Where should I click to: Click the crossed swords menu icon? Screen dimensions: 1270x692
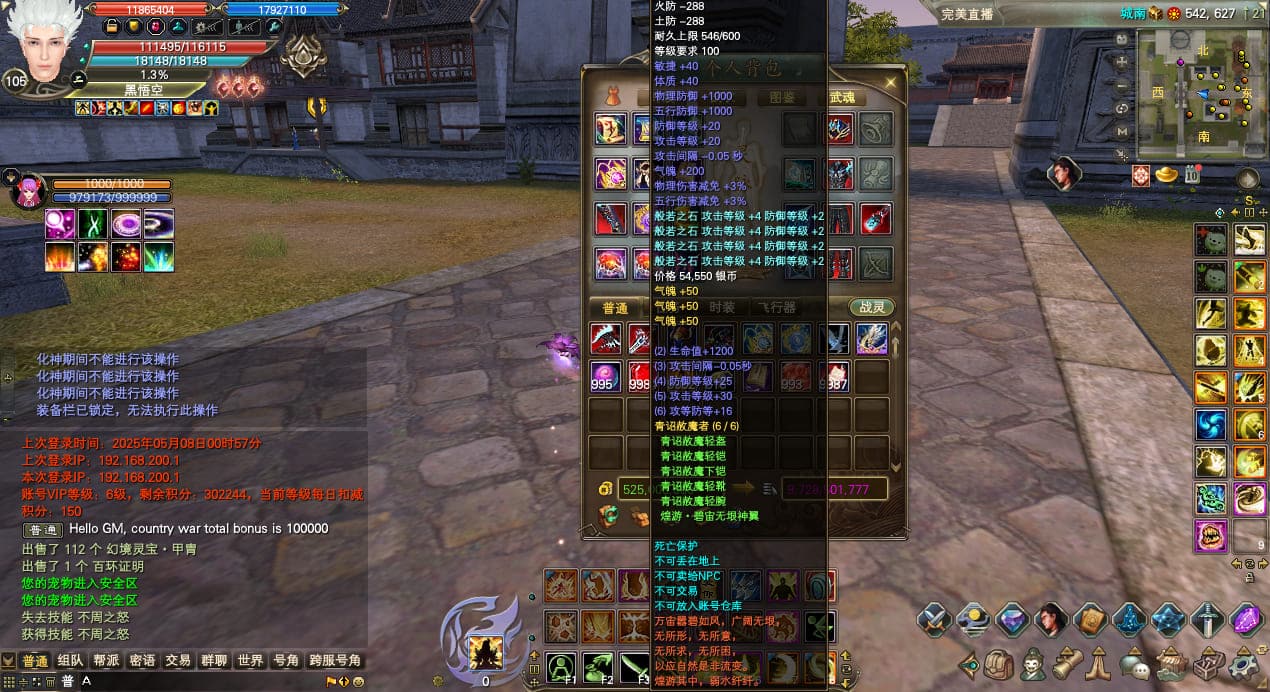tap(933, 620)
